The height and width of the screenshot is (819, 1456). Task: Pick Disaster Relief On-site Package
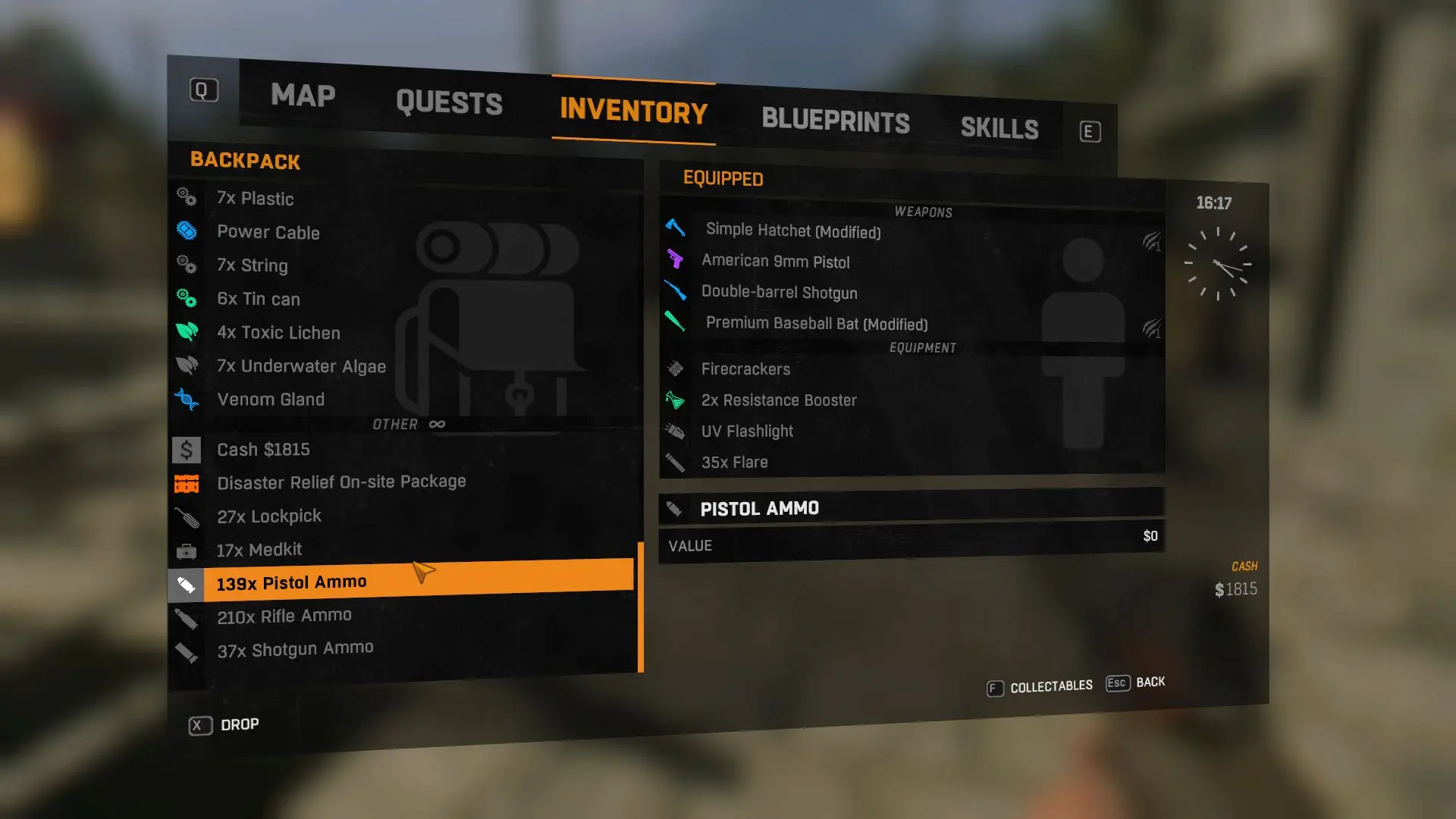pyautogui.click(x=341, y=482)
